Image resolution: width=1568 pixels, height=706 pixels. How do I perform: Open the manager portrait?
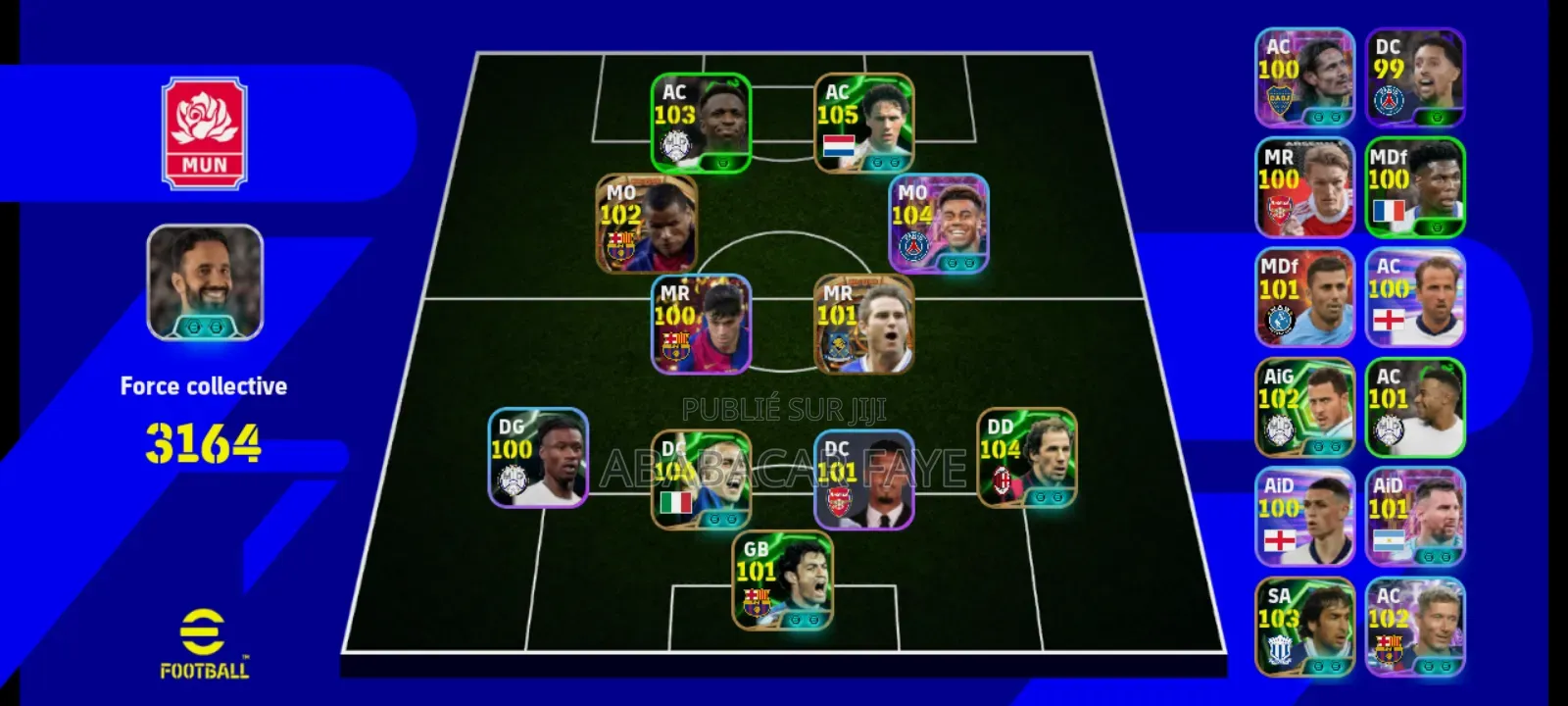[x=205, y=283]
